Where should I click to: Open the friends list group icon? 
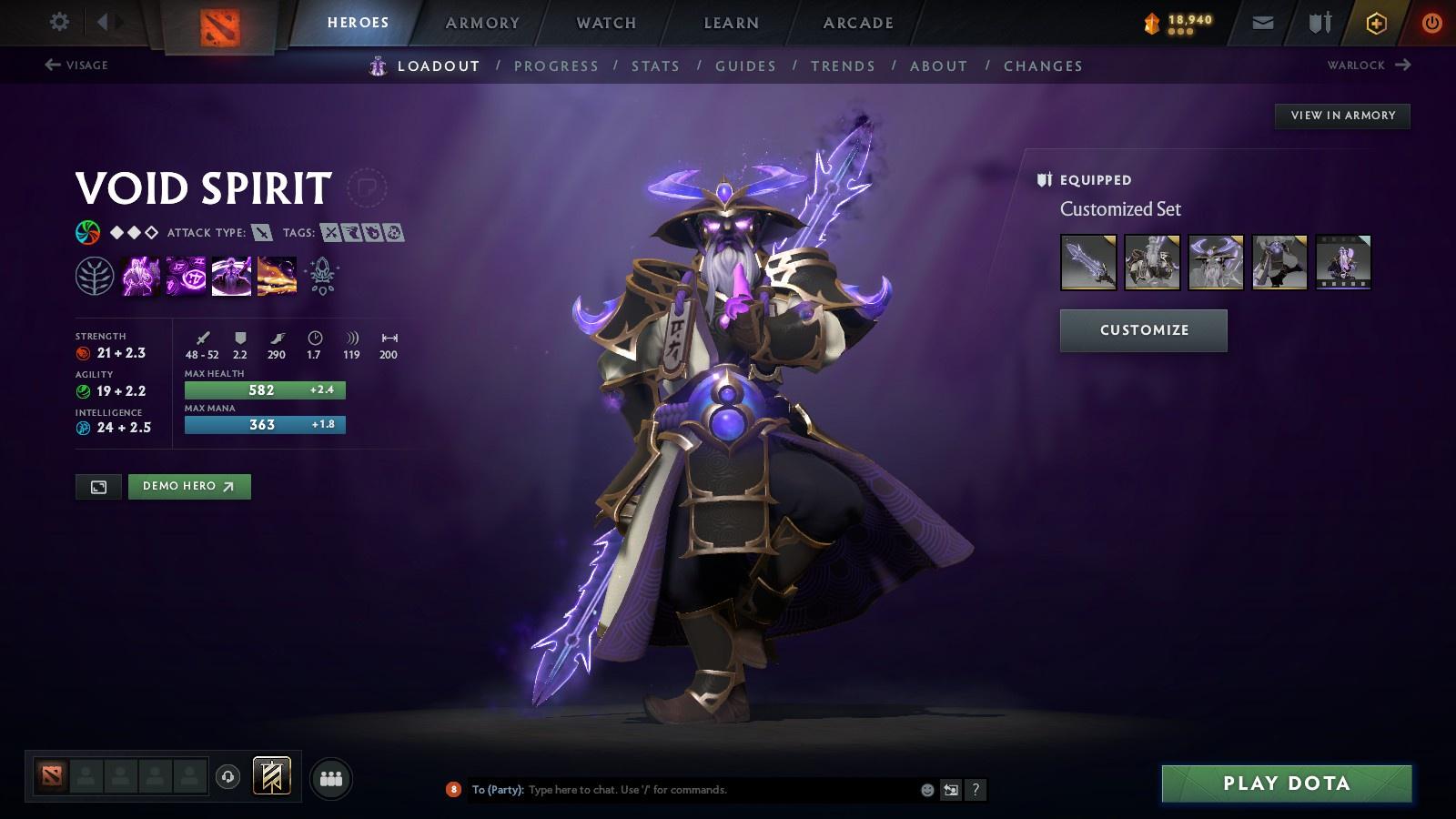click(331, 776)
